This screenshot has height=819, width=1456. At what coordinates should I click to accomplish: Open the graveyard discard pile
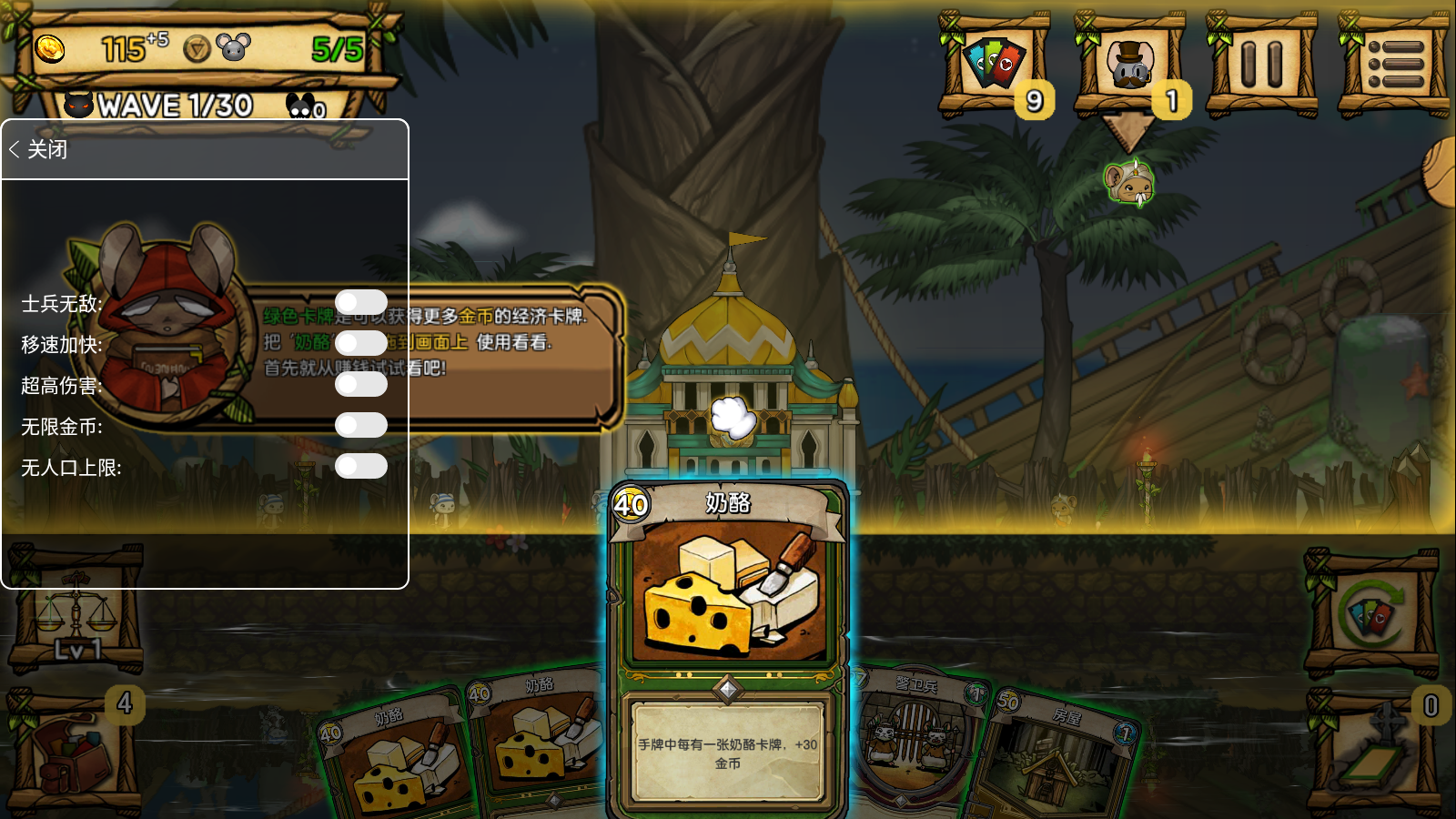pyautogui.click(x=1372, y=751)
